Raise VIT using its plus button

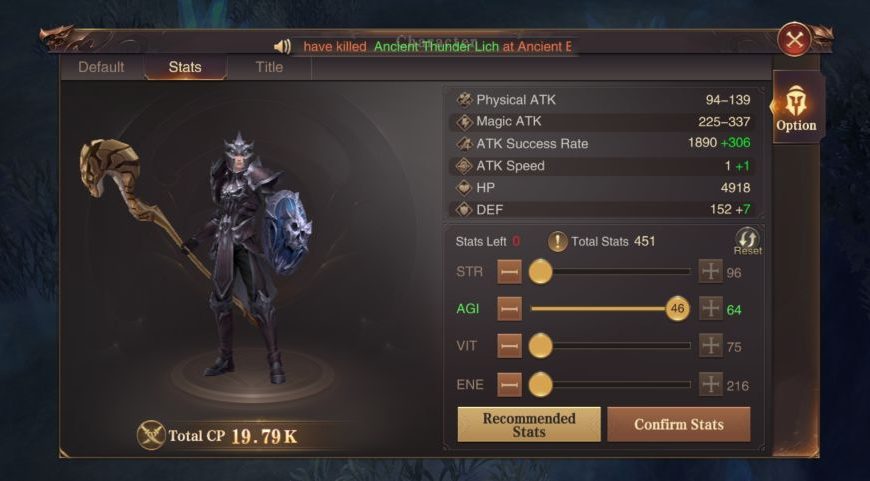(710, 346)
